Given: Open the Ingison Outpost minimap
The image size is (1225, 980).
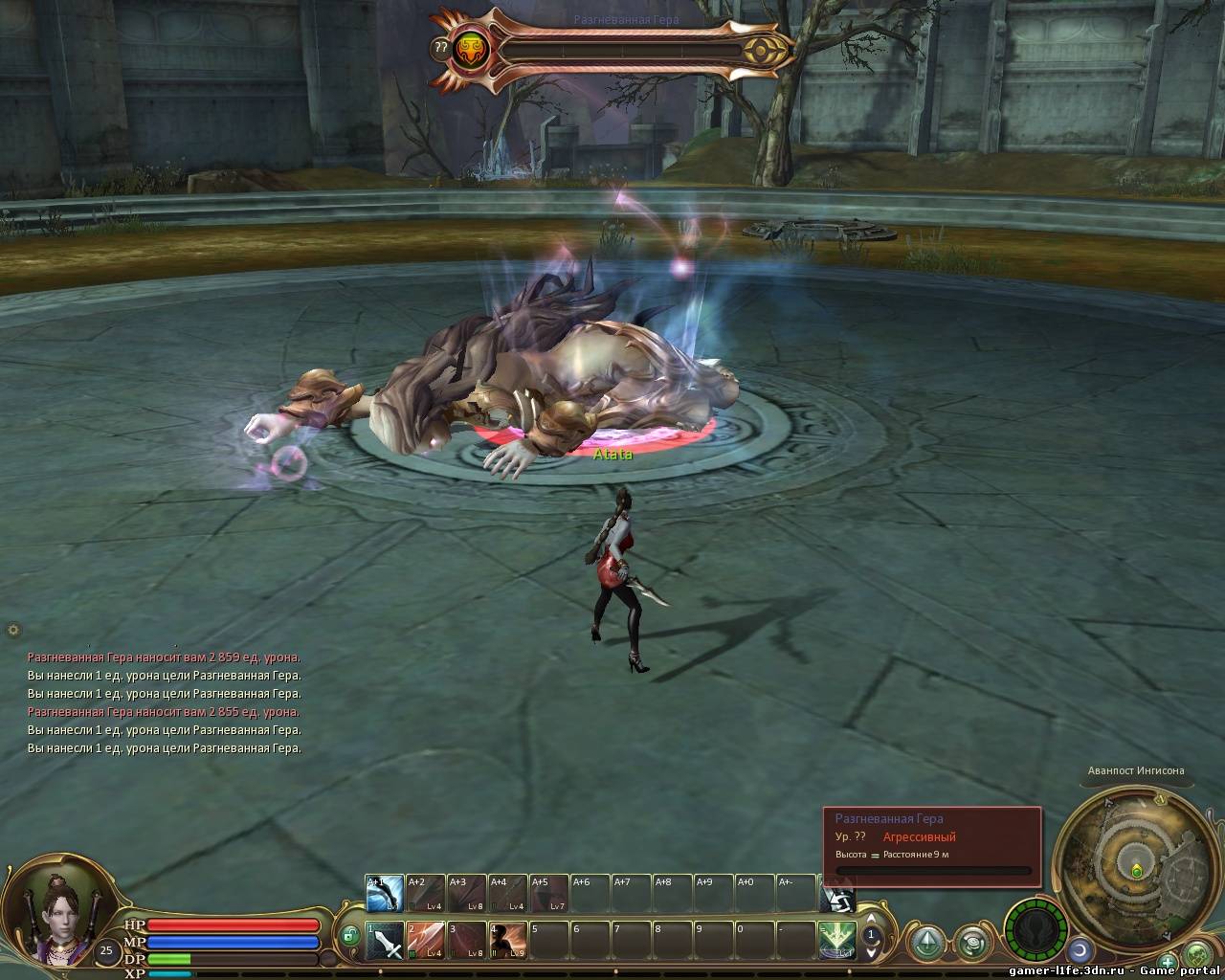Looking at the screenshot, I should pos(1135,842).
